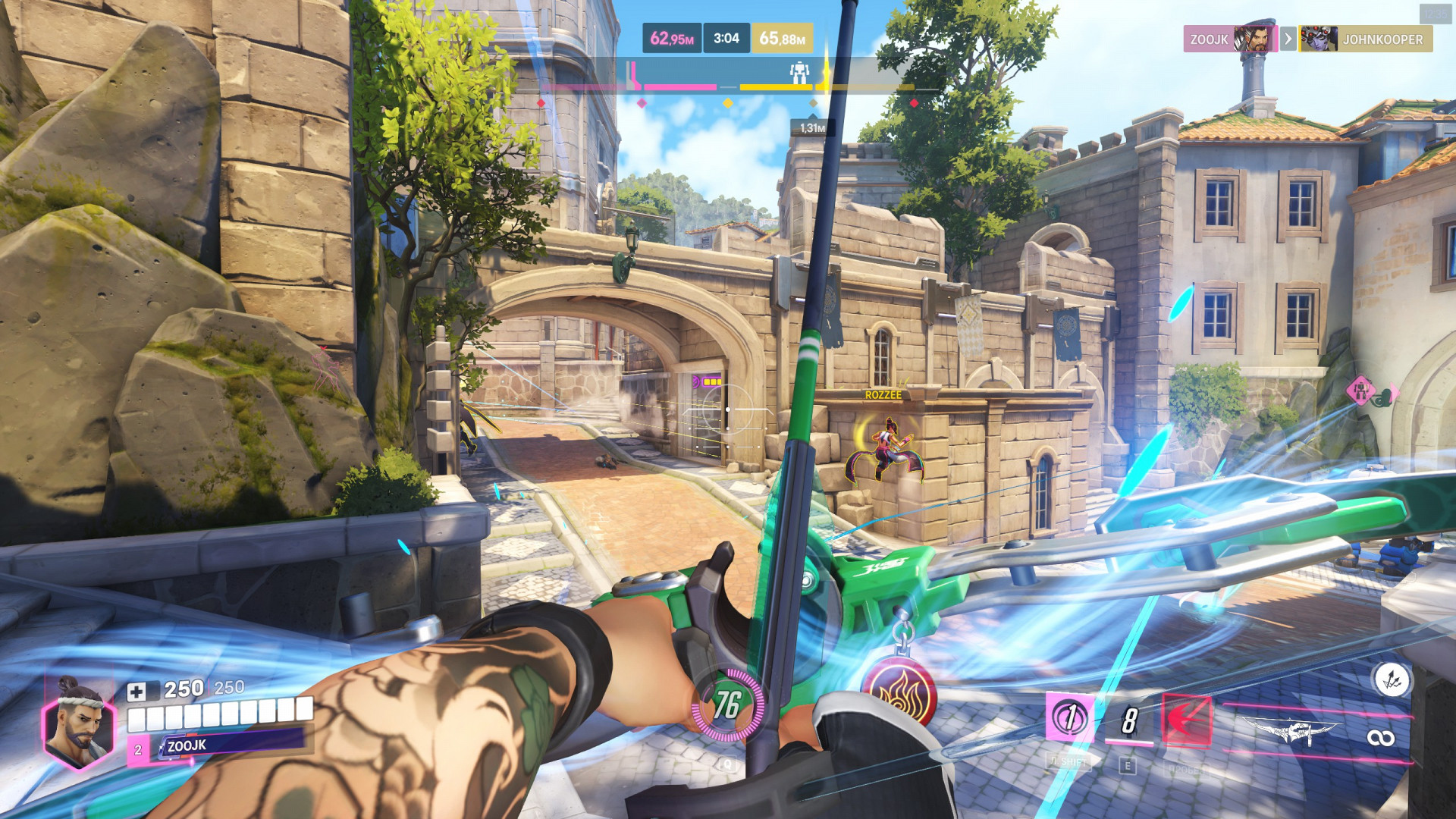Screen dimensions: 1456x819
Task: Click the triple-arrow perk icon
Action: tap(1392, 680)
